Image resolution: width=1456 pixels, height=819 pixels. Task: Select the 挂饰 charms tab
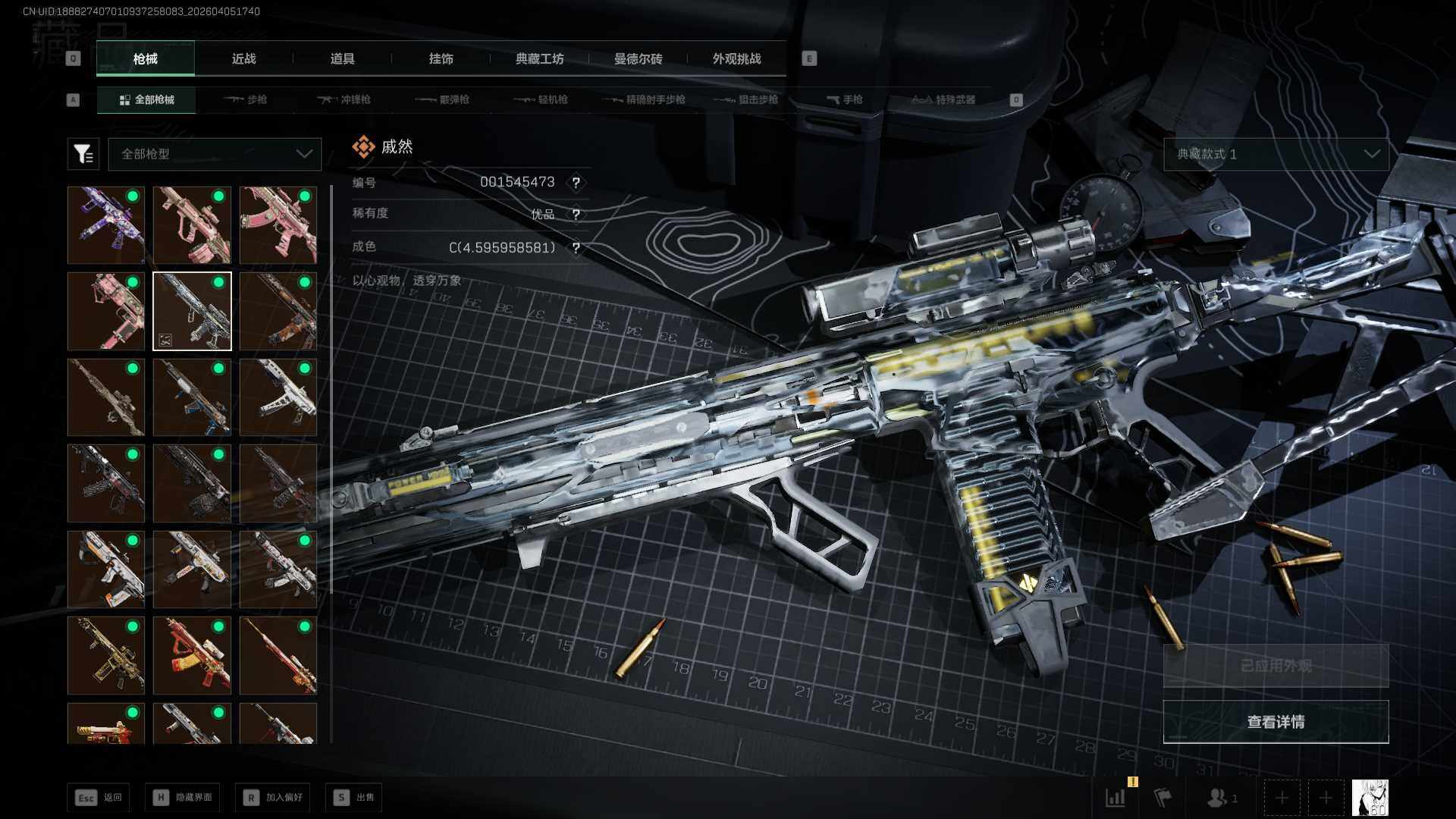tap(441, 59)
